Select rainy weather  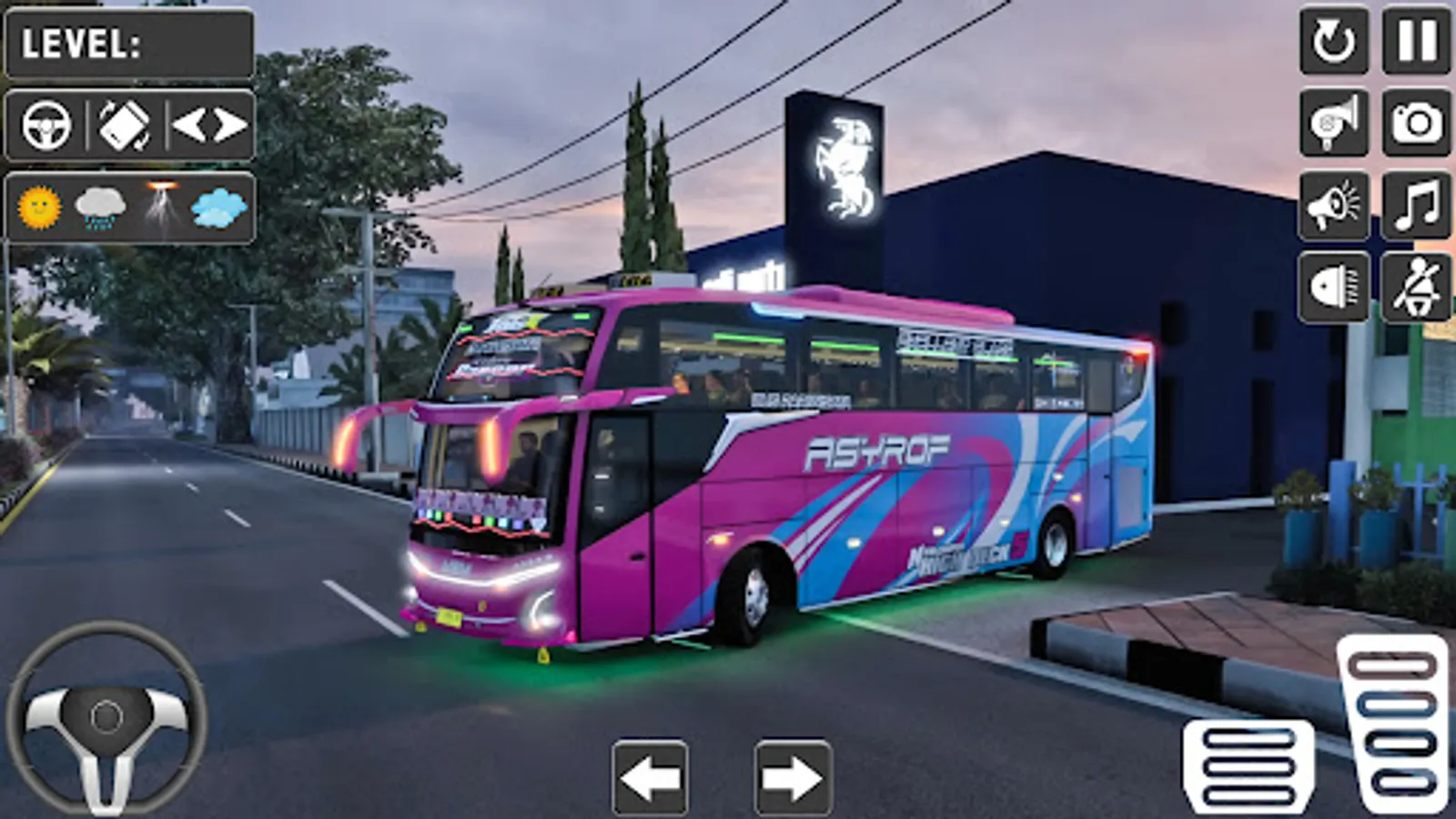tap(99, 207)
